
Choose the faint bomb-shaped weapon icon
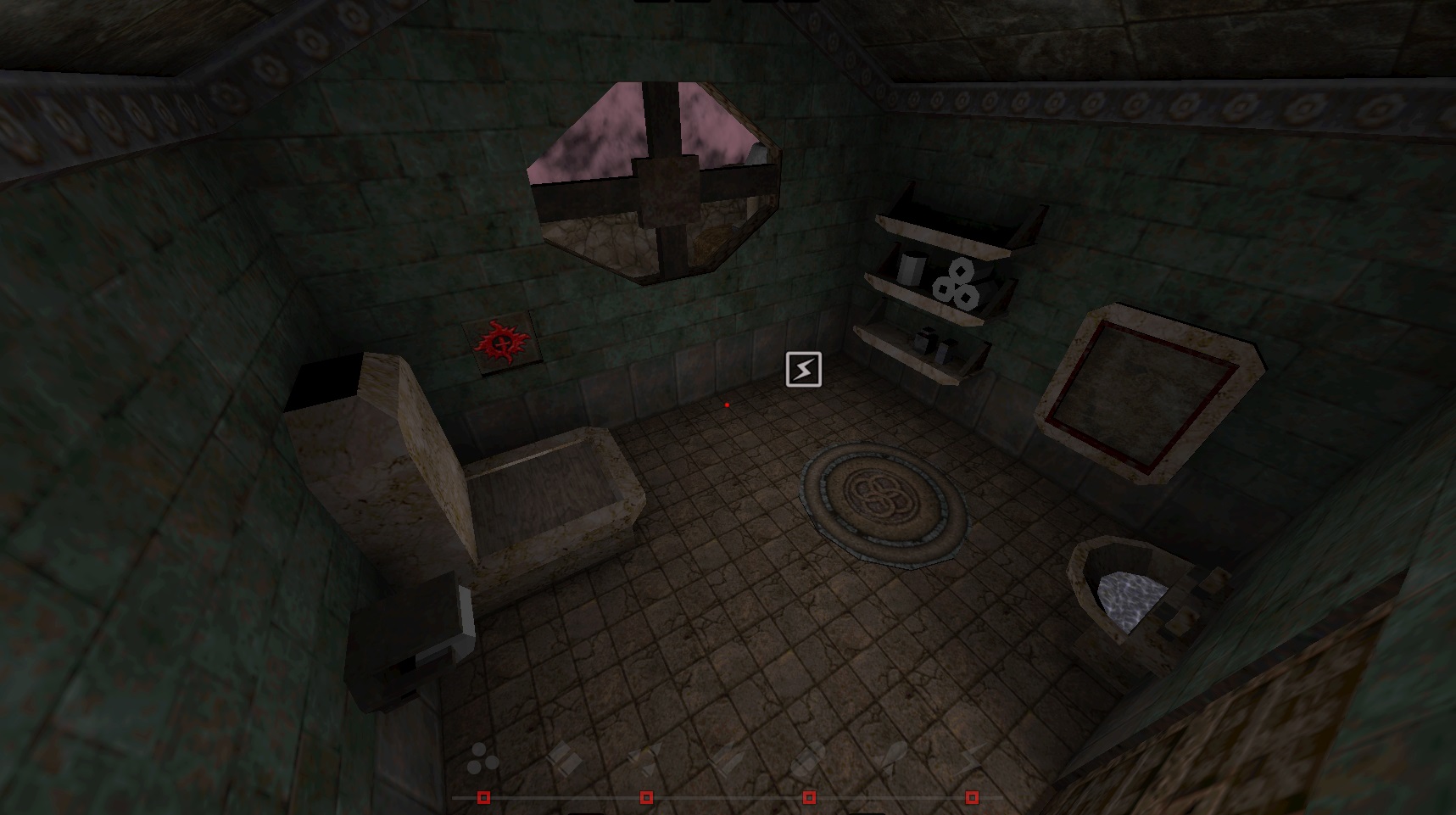coord(891,757)
